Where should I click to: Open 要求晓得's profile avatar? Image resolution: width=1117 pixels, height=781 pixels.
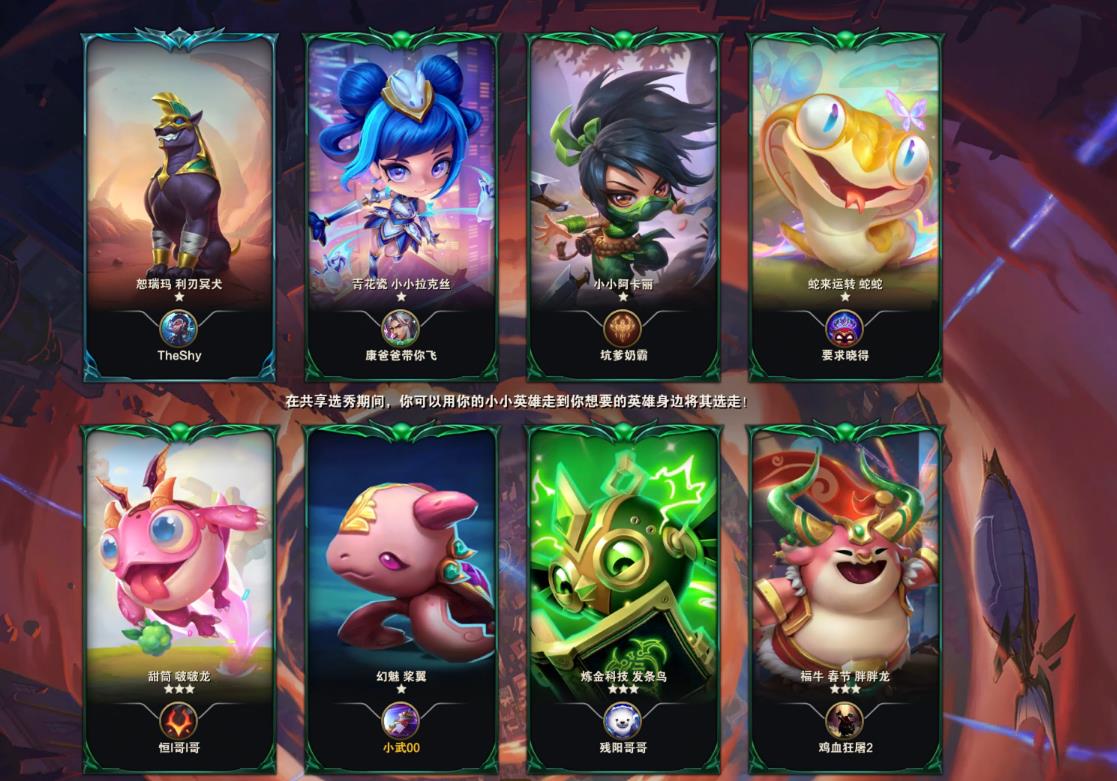point(844,328)
